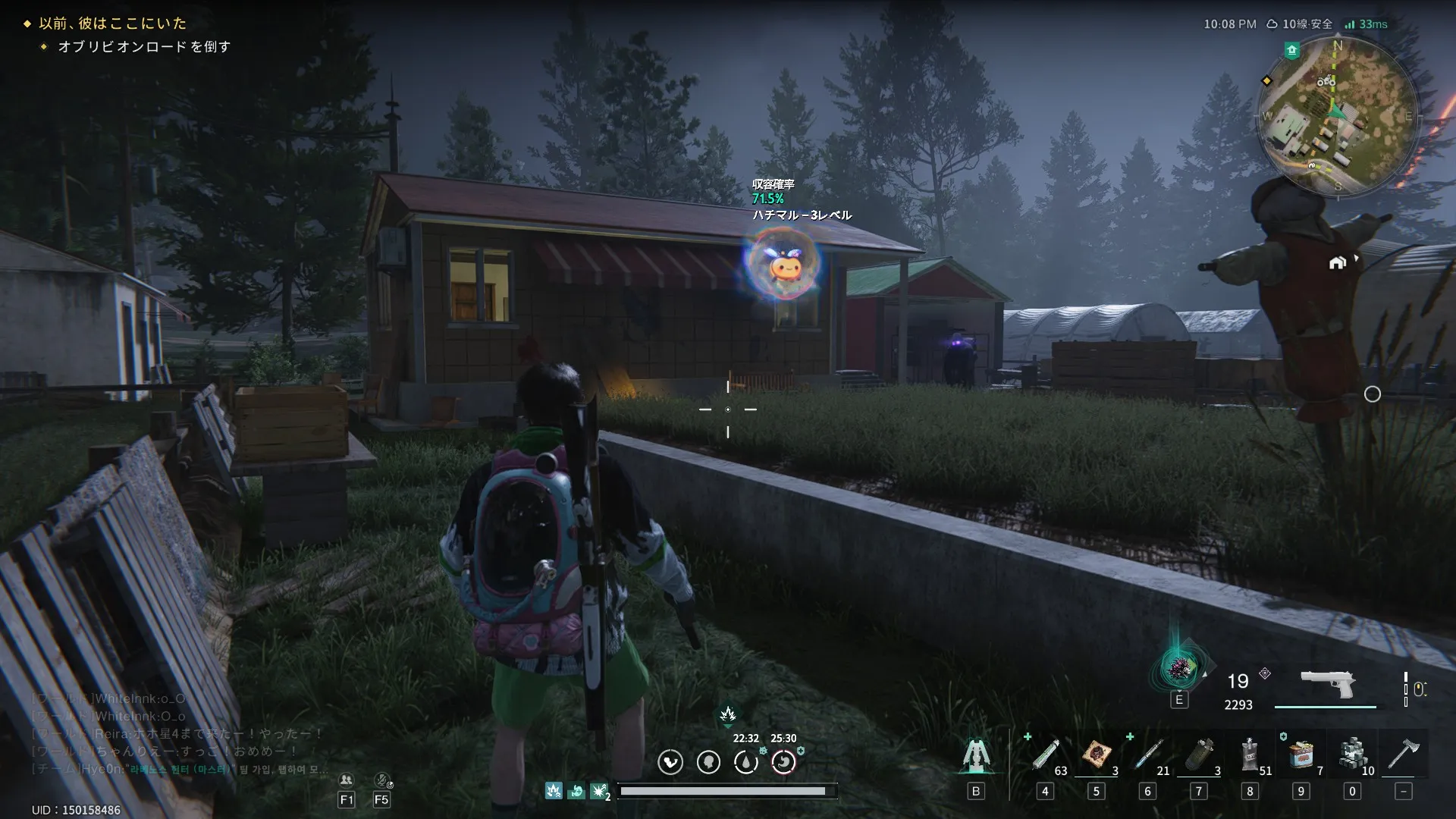Click the yellow diamond quest marker on minimap
This screenshot has height=819, width=1456.
pyautogui.click(x=1266, y=80)
